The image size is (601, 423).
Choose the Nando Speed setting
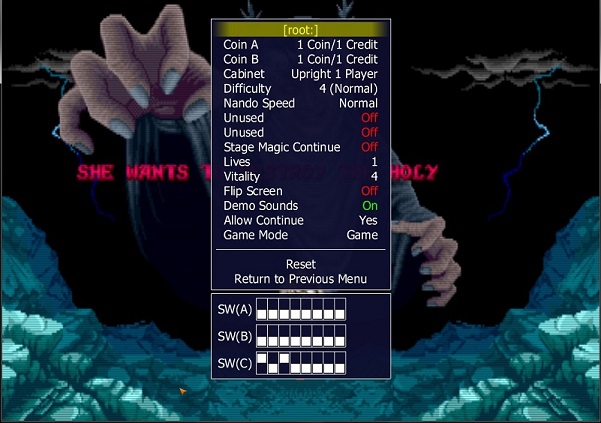point(300,103)
